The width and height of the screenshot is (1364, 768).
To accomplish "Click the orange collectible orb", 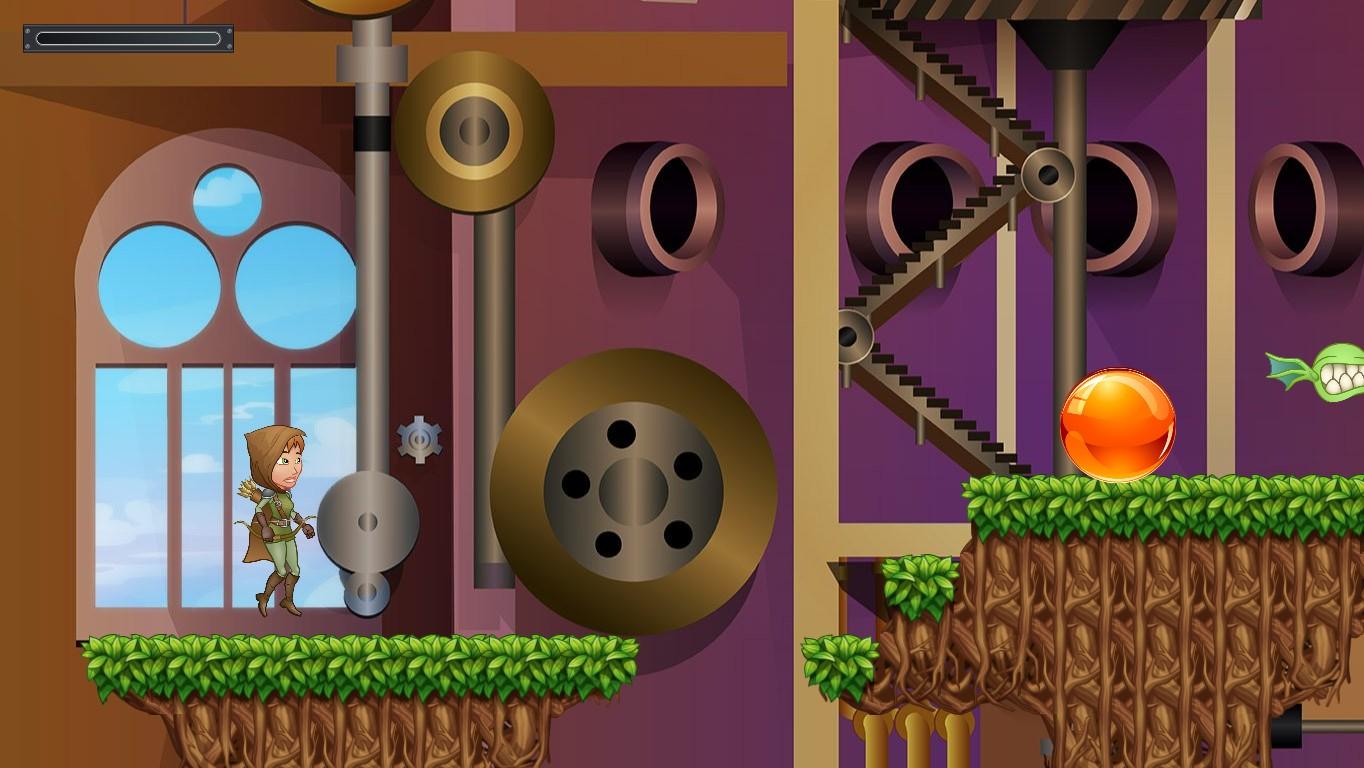I will (1117, 425).
